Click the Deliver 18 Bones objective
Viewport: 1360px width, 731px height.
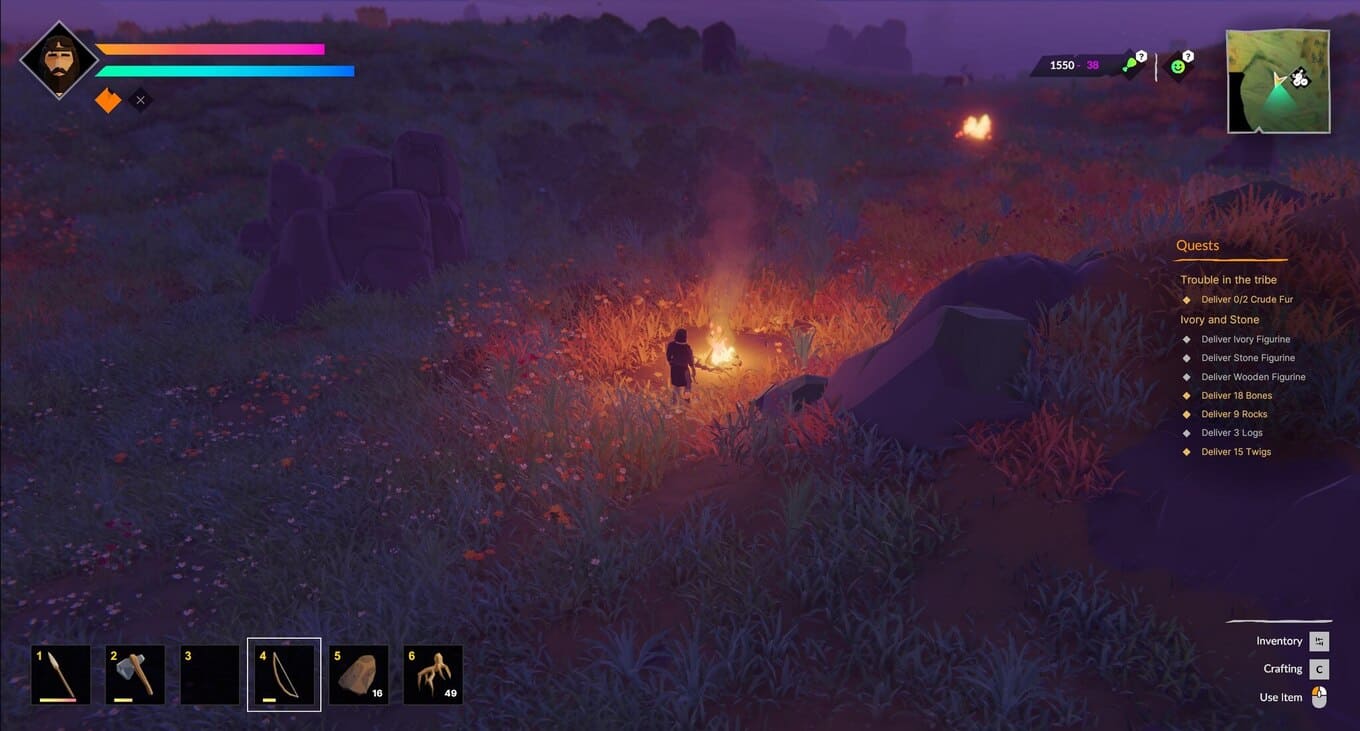(1236, 396)
